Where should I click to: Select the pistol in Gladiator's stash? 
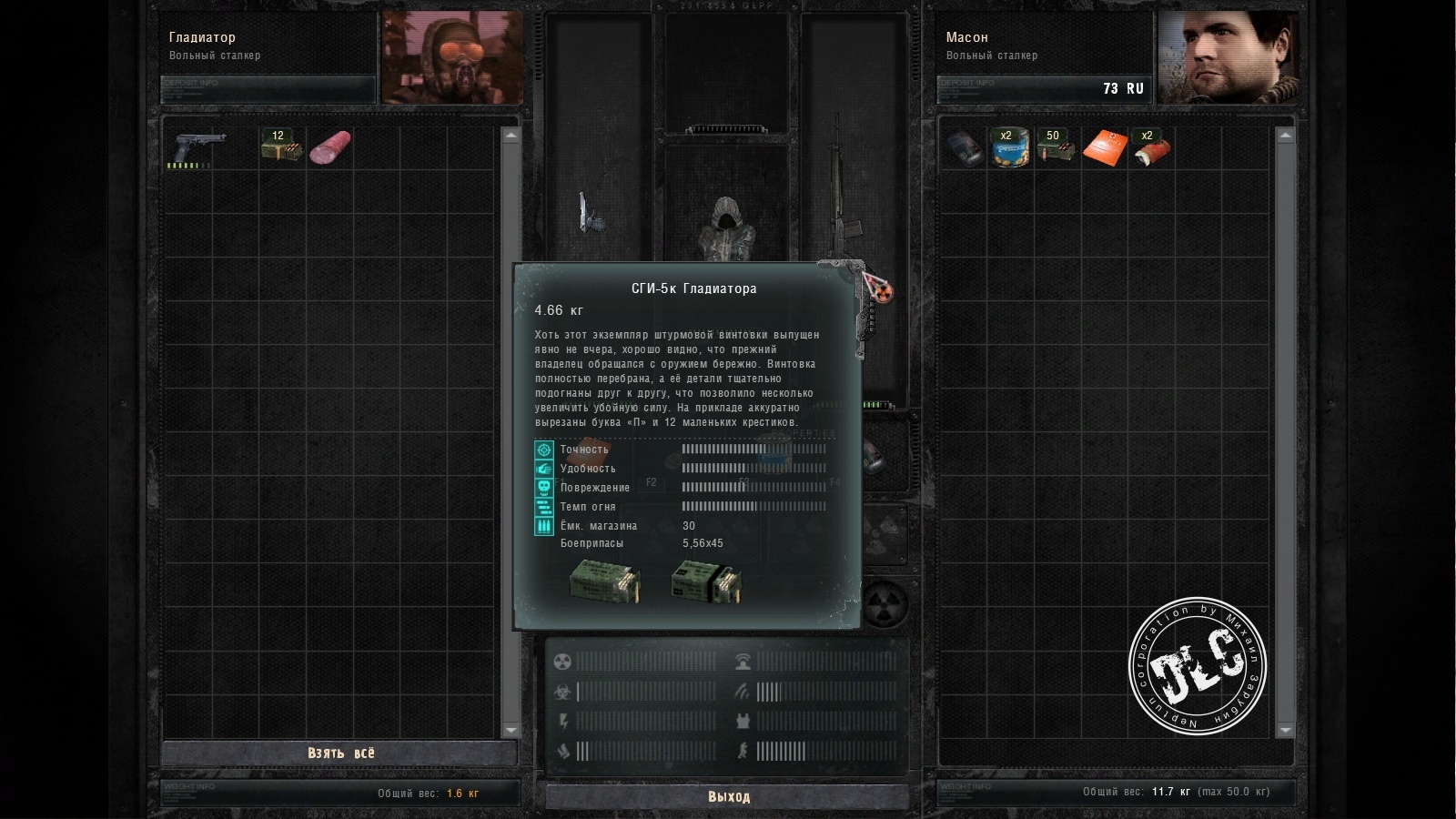[198, 147]
